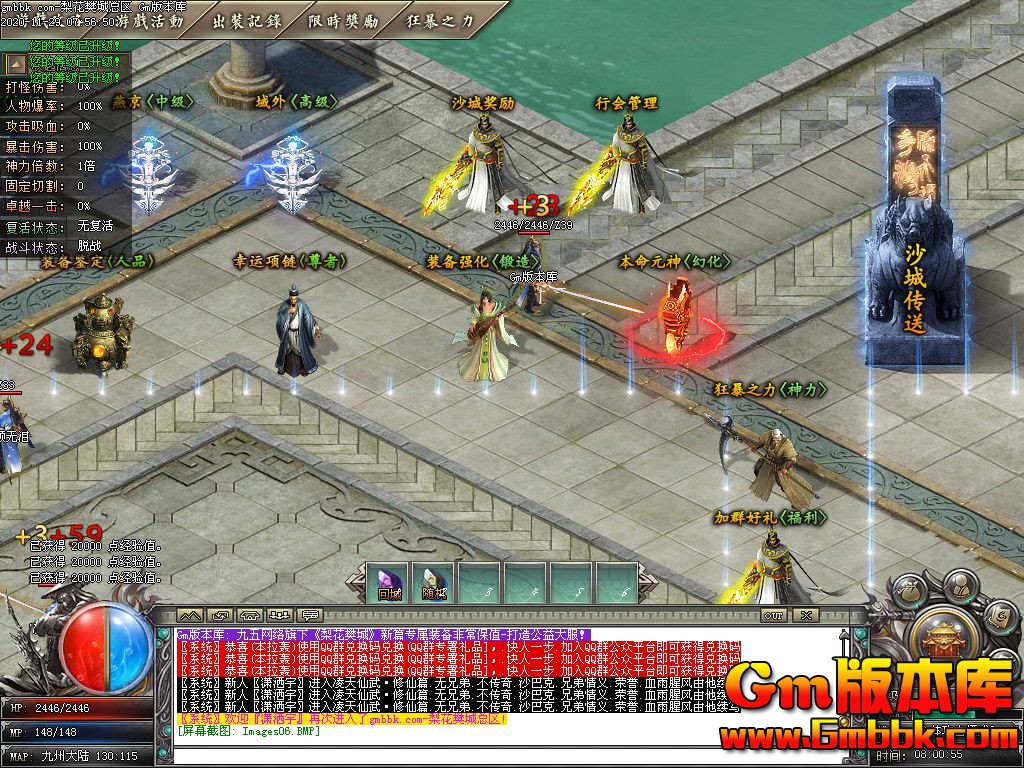Viewport: 1024px width, 768px height.
Task: Open the 限时奖励 timed rewards menu
Action: click(343, 20)
